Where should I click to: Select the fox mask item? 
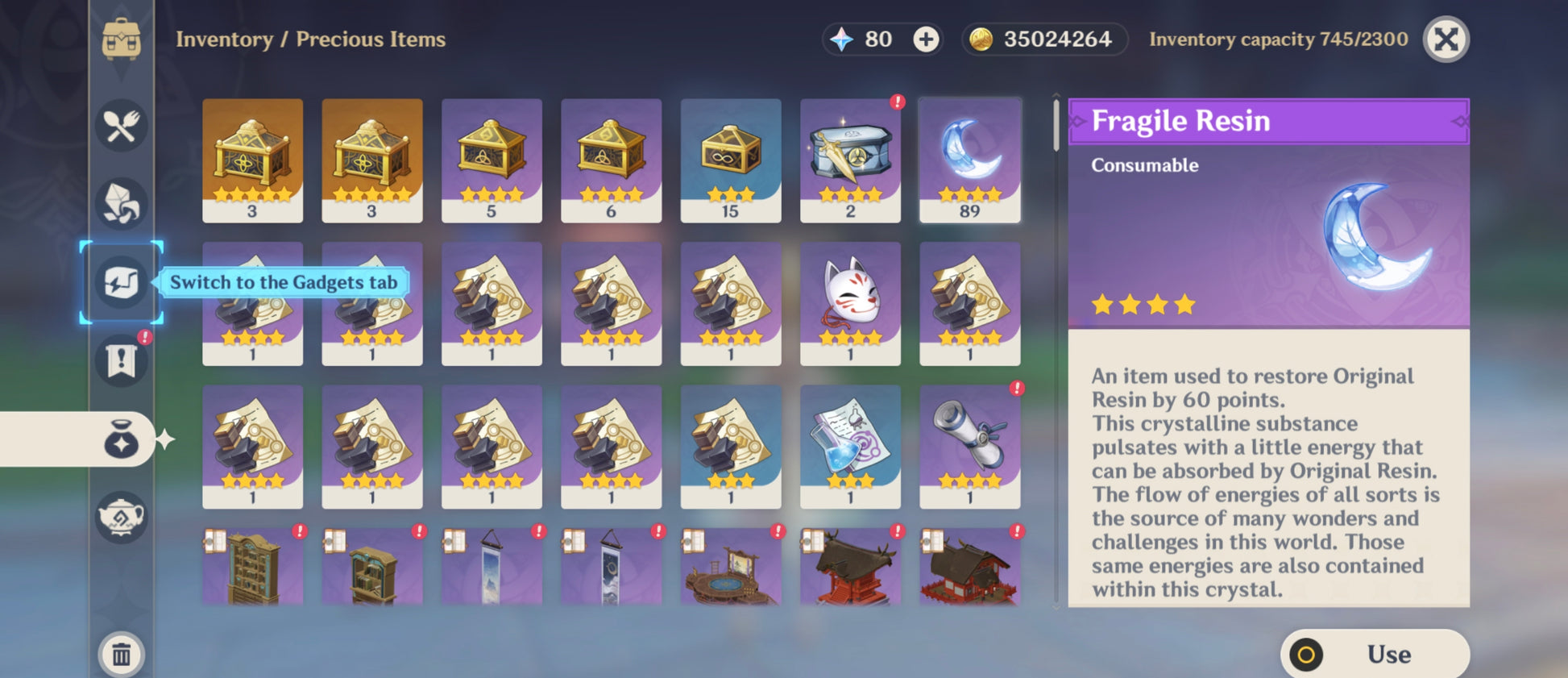[850, 303]
